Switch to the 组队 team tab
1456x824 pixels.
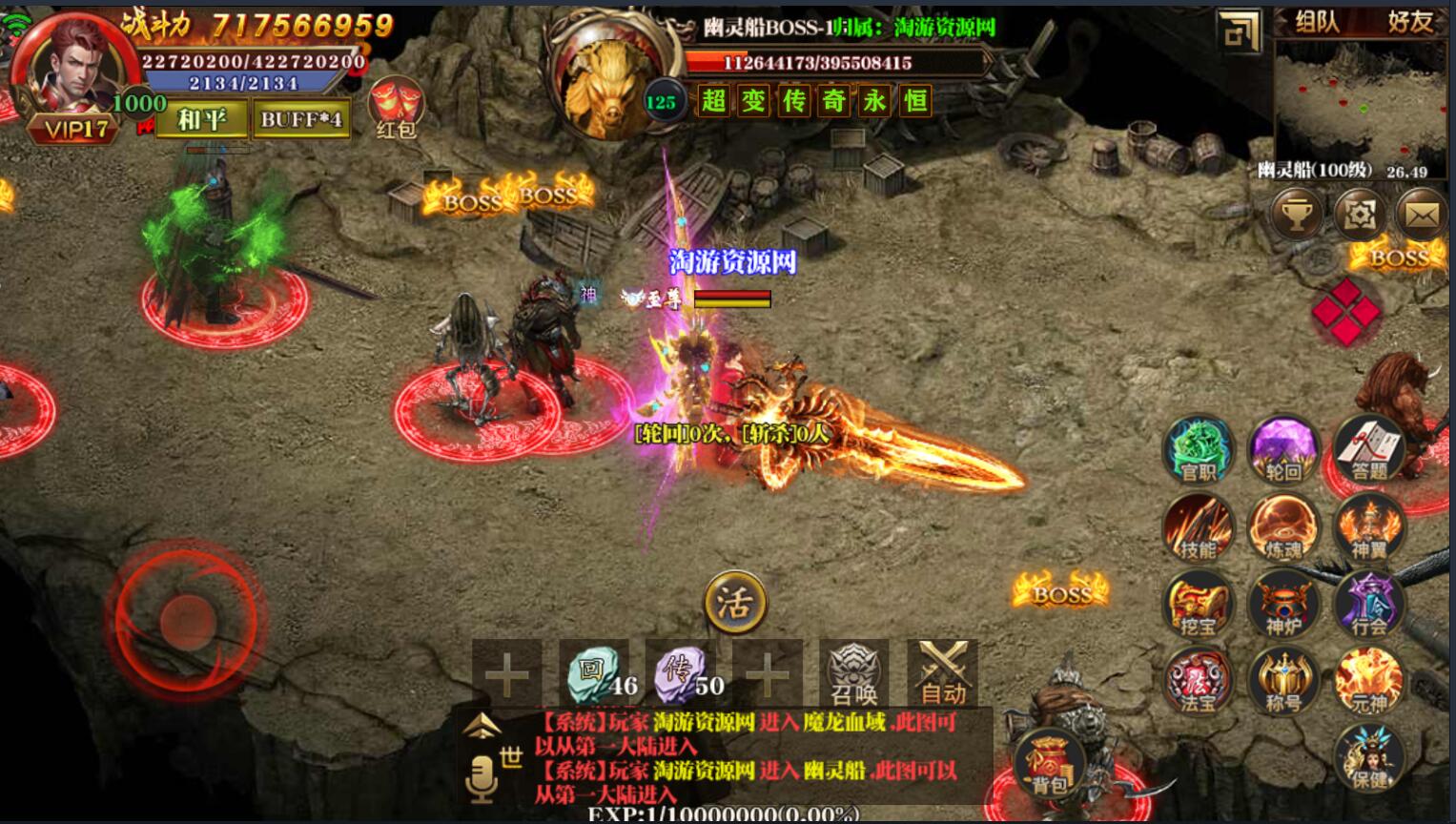pos(1317,22)
